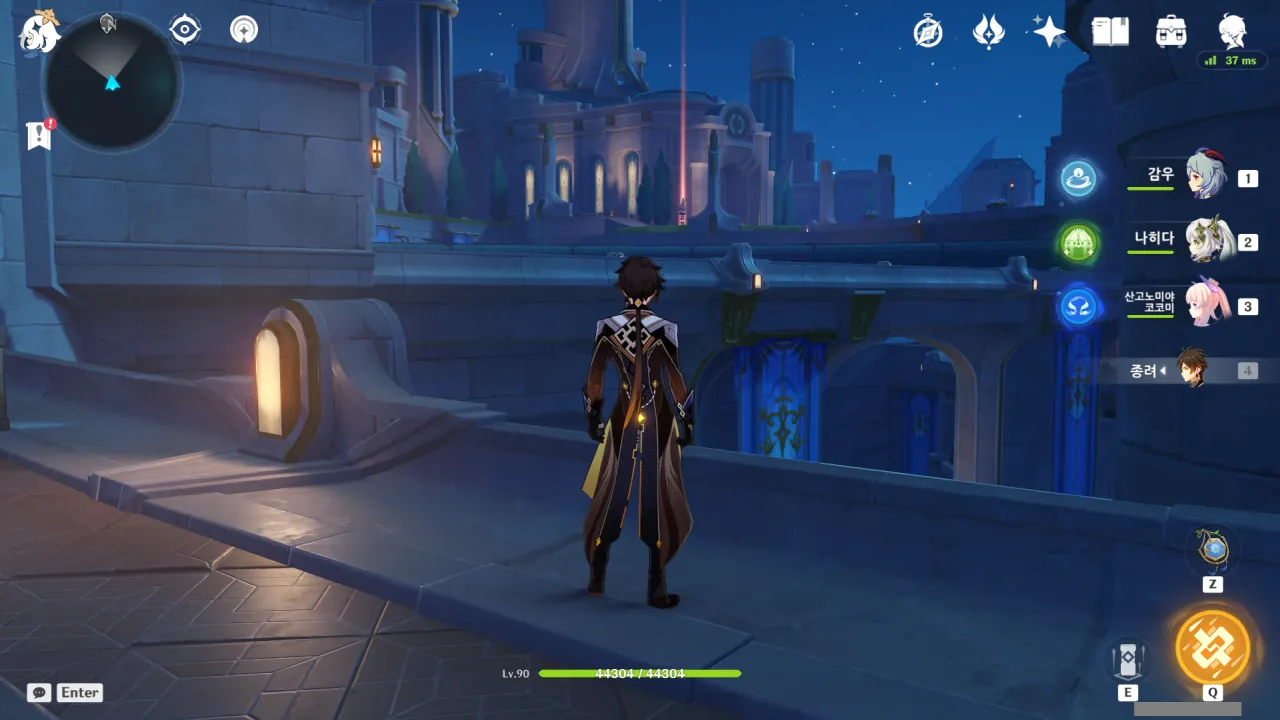Screen dimensions: 1280x720
Task: Click the round icon right of the eye icon
Action: pos(243,30)
